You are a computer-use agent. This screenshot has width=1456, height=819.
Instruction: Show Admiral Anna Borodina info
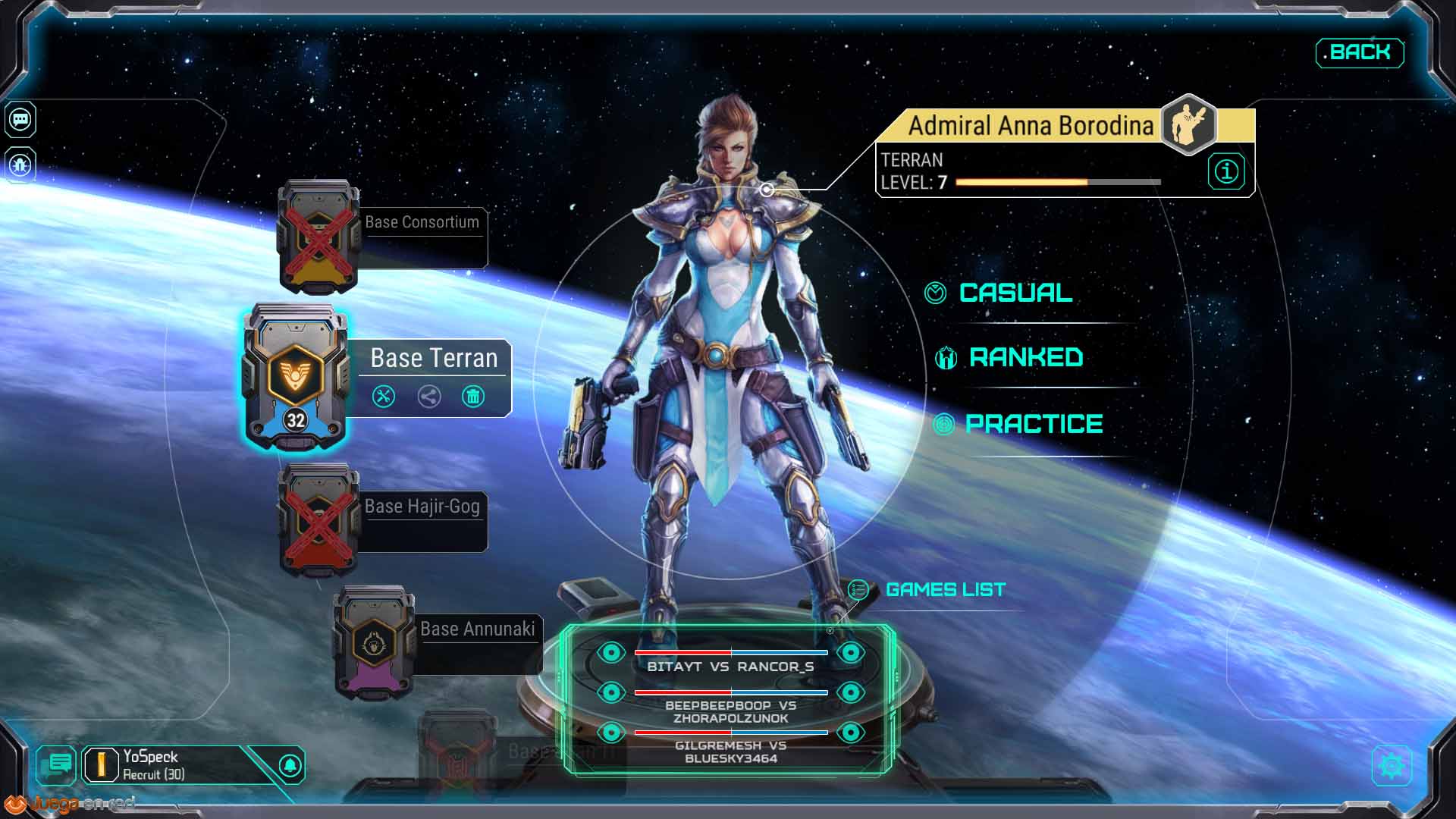pos(1226,171)
